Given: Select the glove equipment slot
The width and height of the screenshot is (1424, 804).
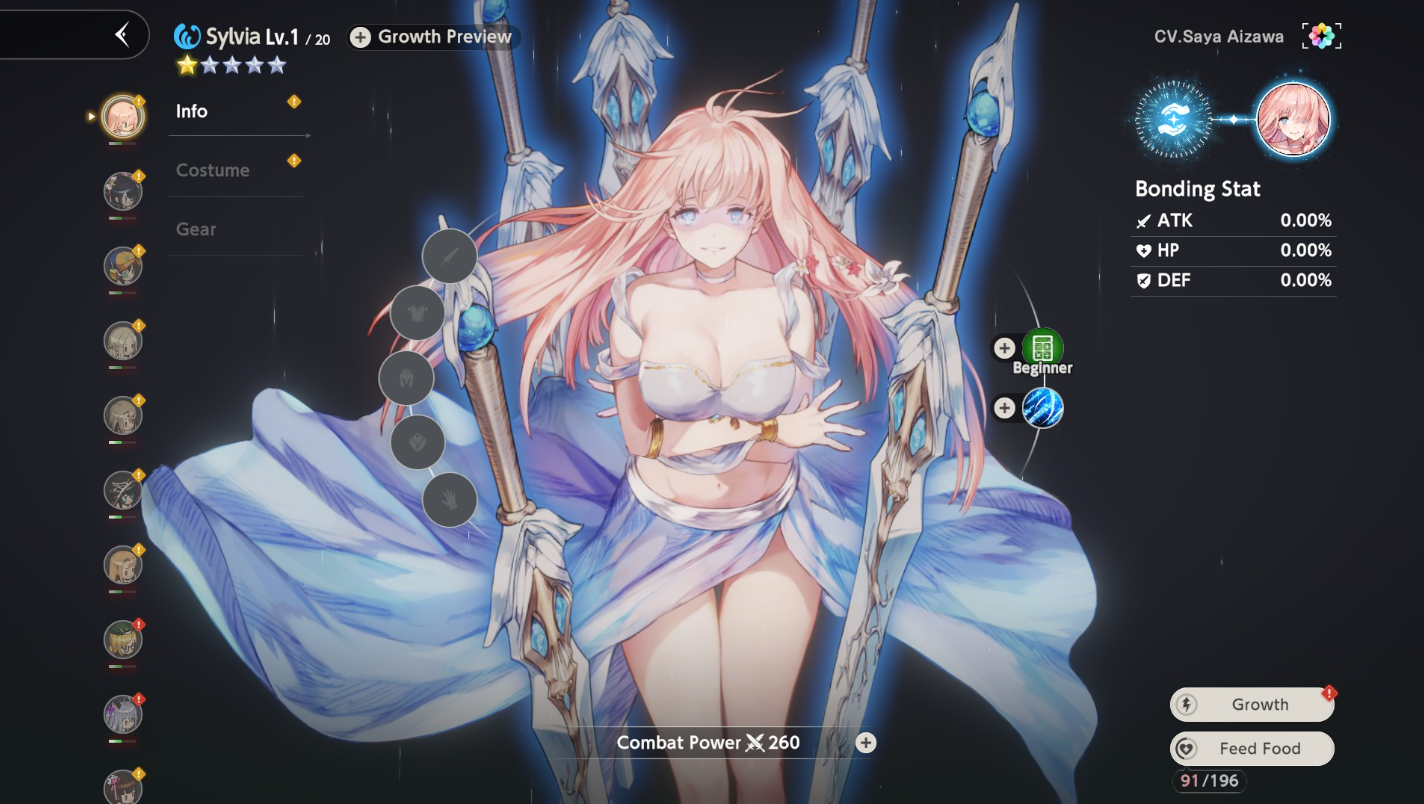Looking at the screenshot, I should 449,500.
